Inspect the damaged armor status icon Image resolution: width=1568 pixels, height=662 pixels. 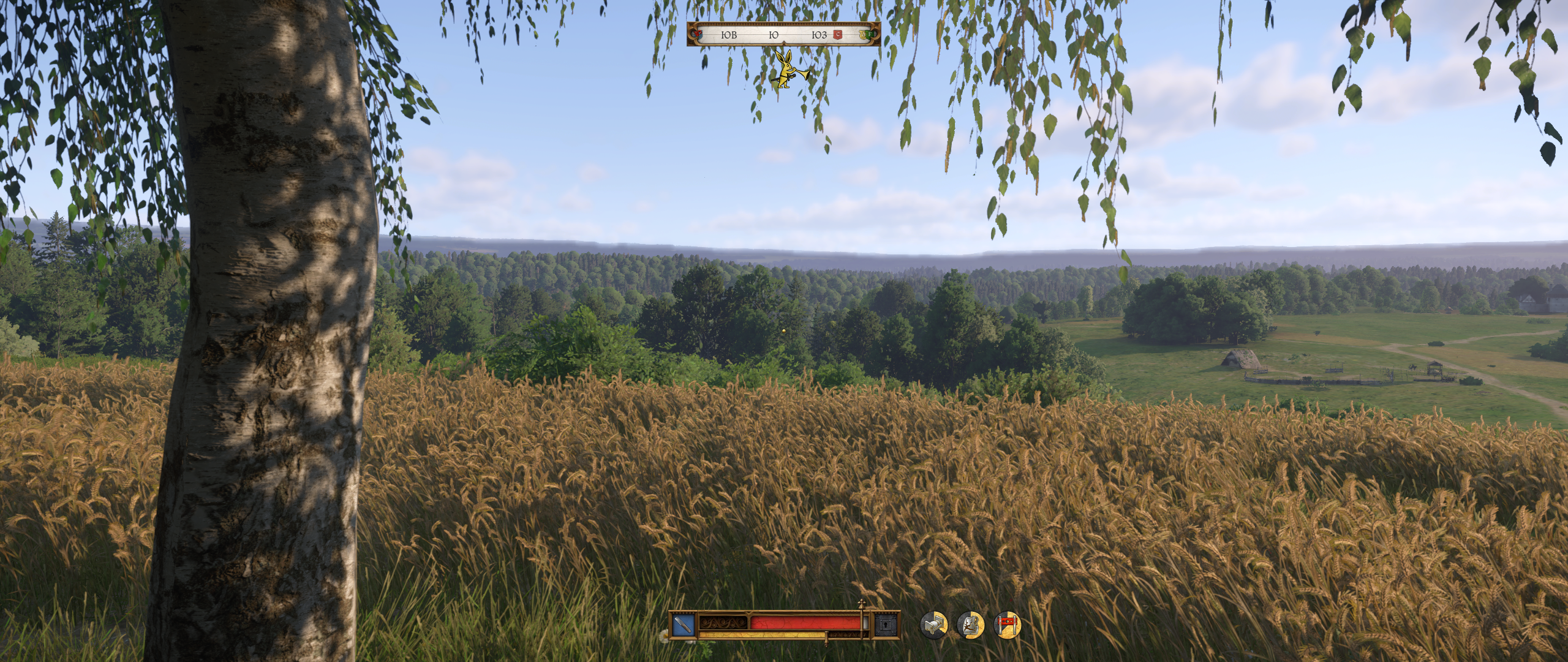(x=970, y=626)
